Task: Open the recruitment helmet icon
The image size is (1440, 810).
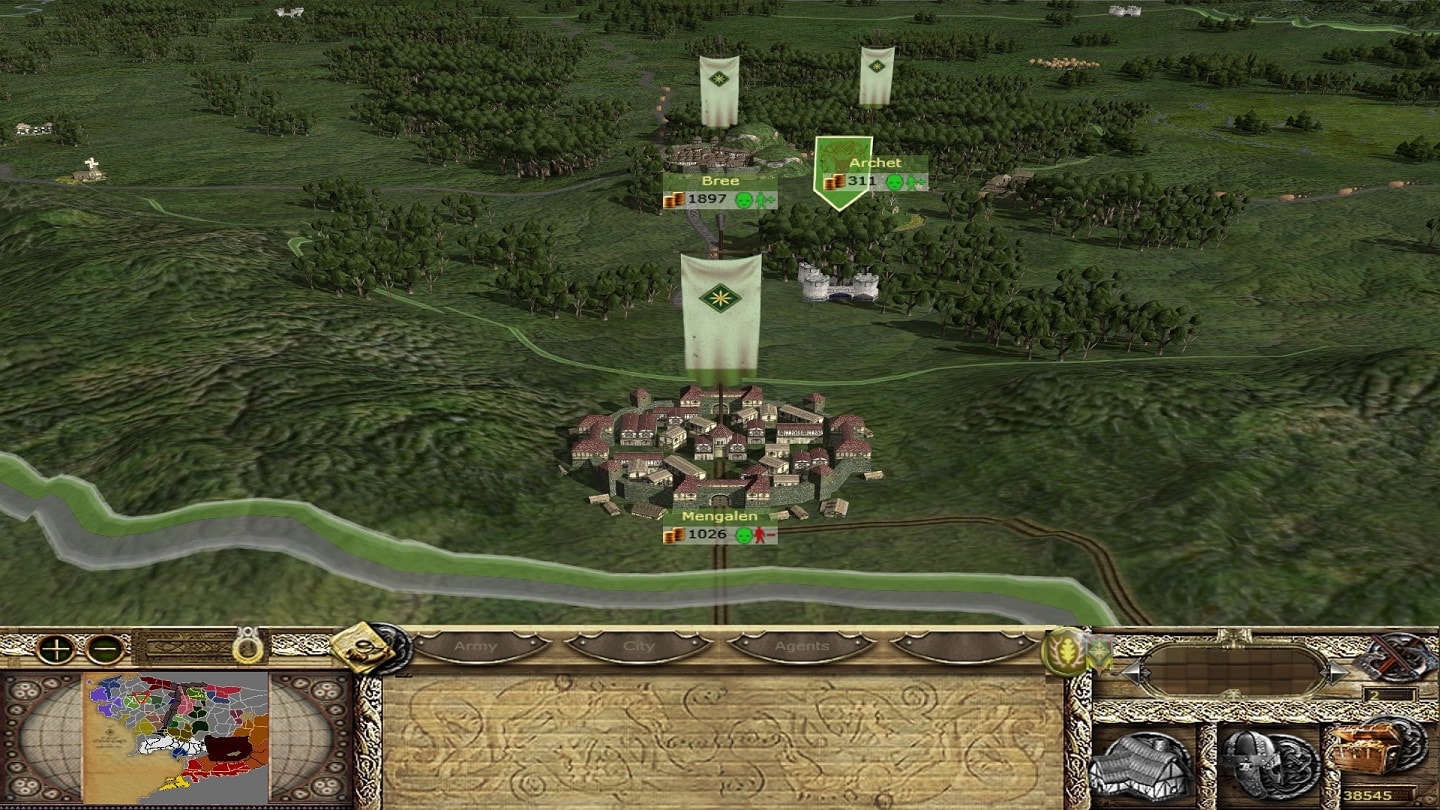Action: click(x=1262, y=764)
